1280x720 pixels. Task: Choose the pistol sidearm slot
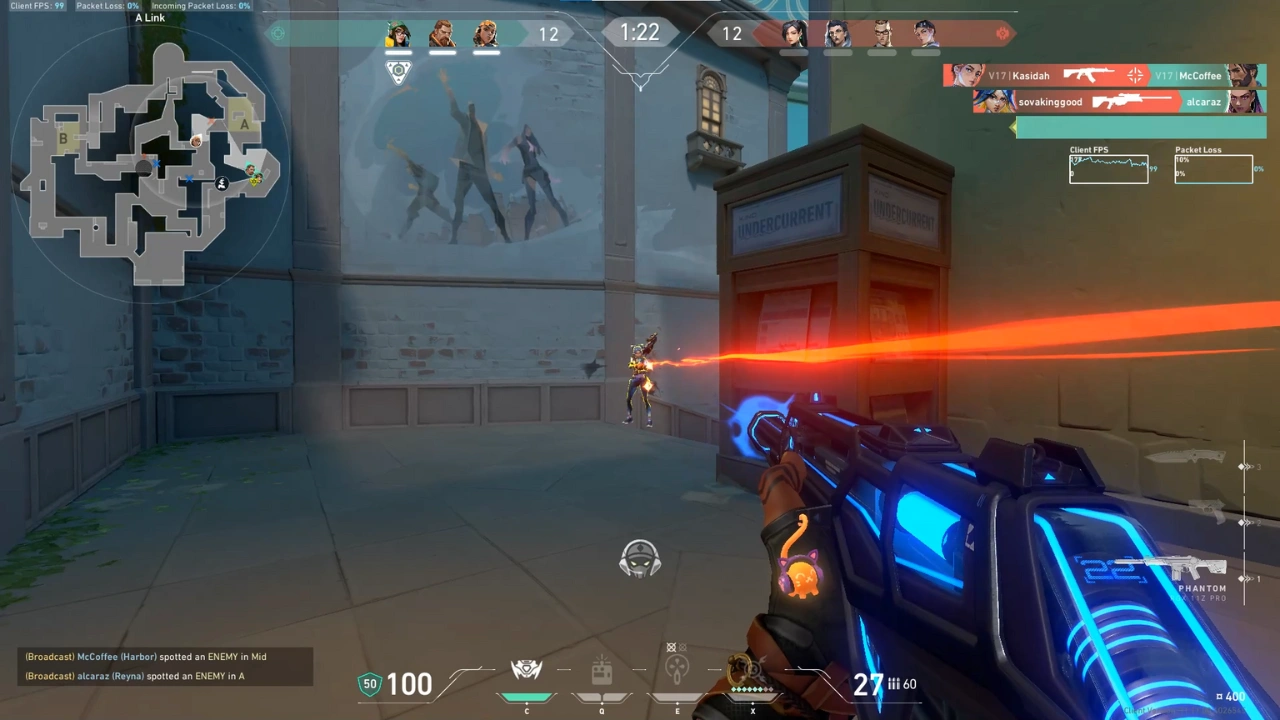tap(1208, 510)
